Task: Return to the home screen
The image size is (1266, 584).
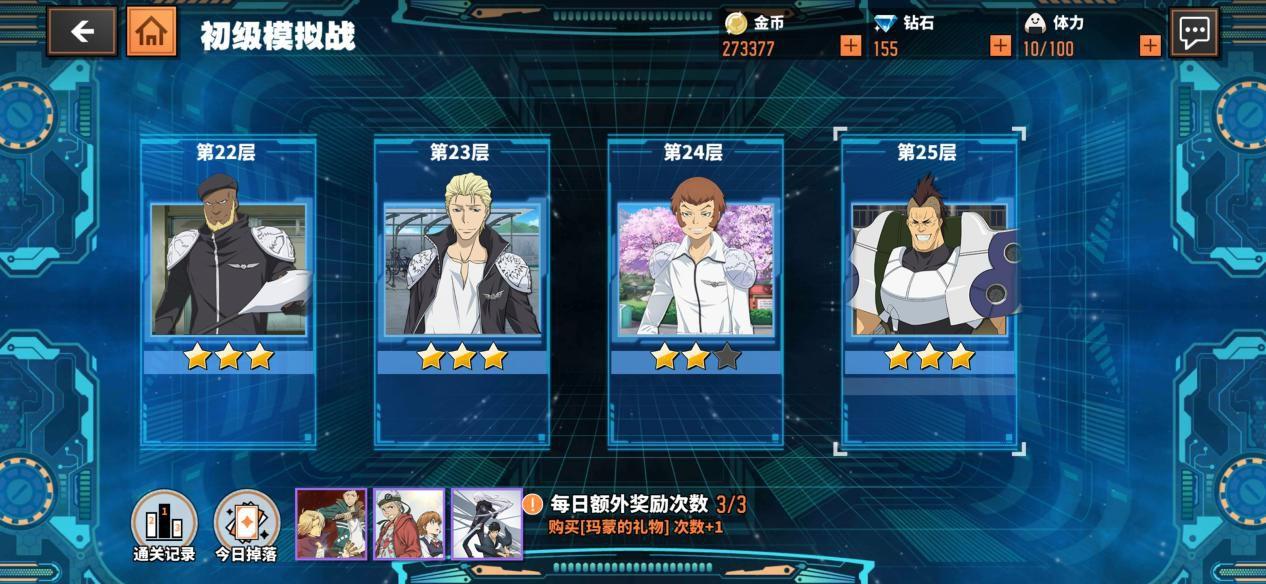Action: (x=151, y=32)
